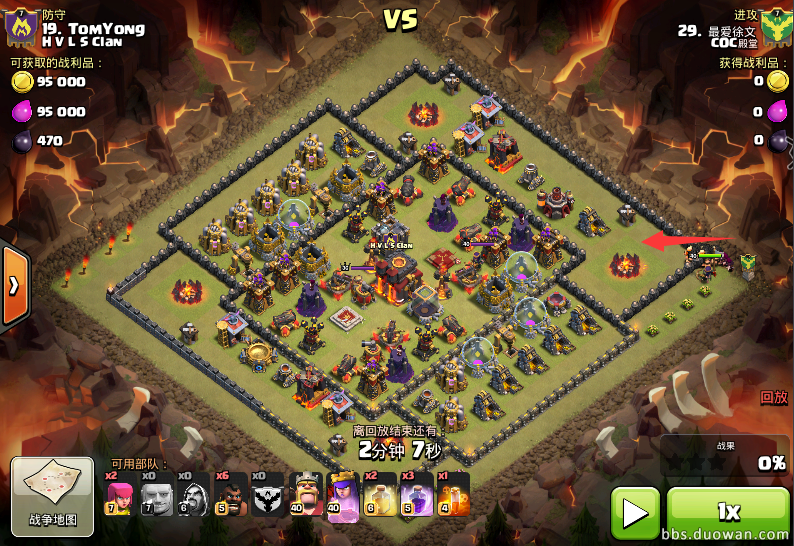
Task: Change the 1x replay speed
Action: (x=727, y=513)
